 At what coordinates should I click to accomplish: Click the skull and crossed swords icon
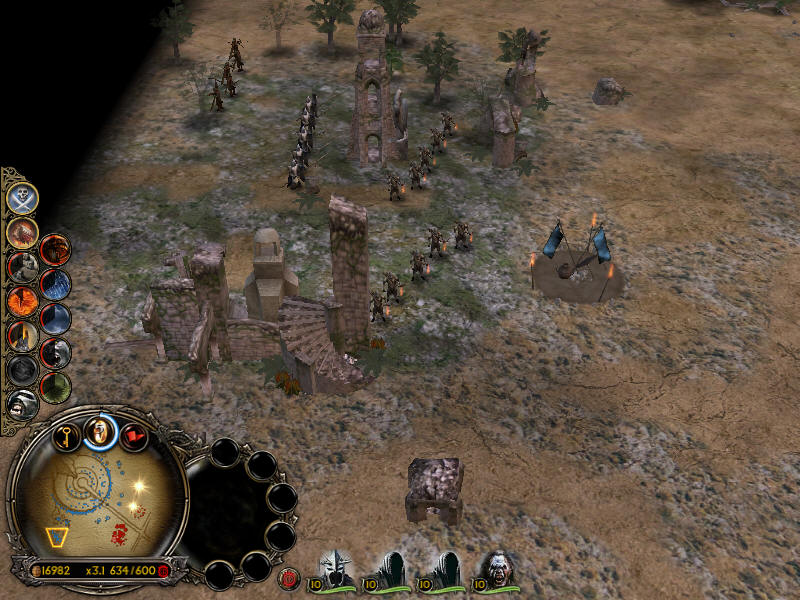tap(22, 197)
